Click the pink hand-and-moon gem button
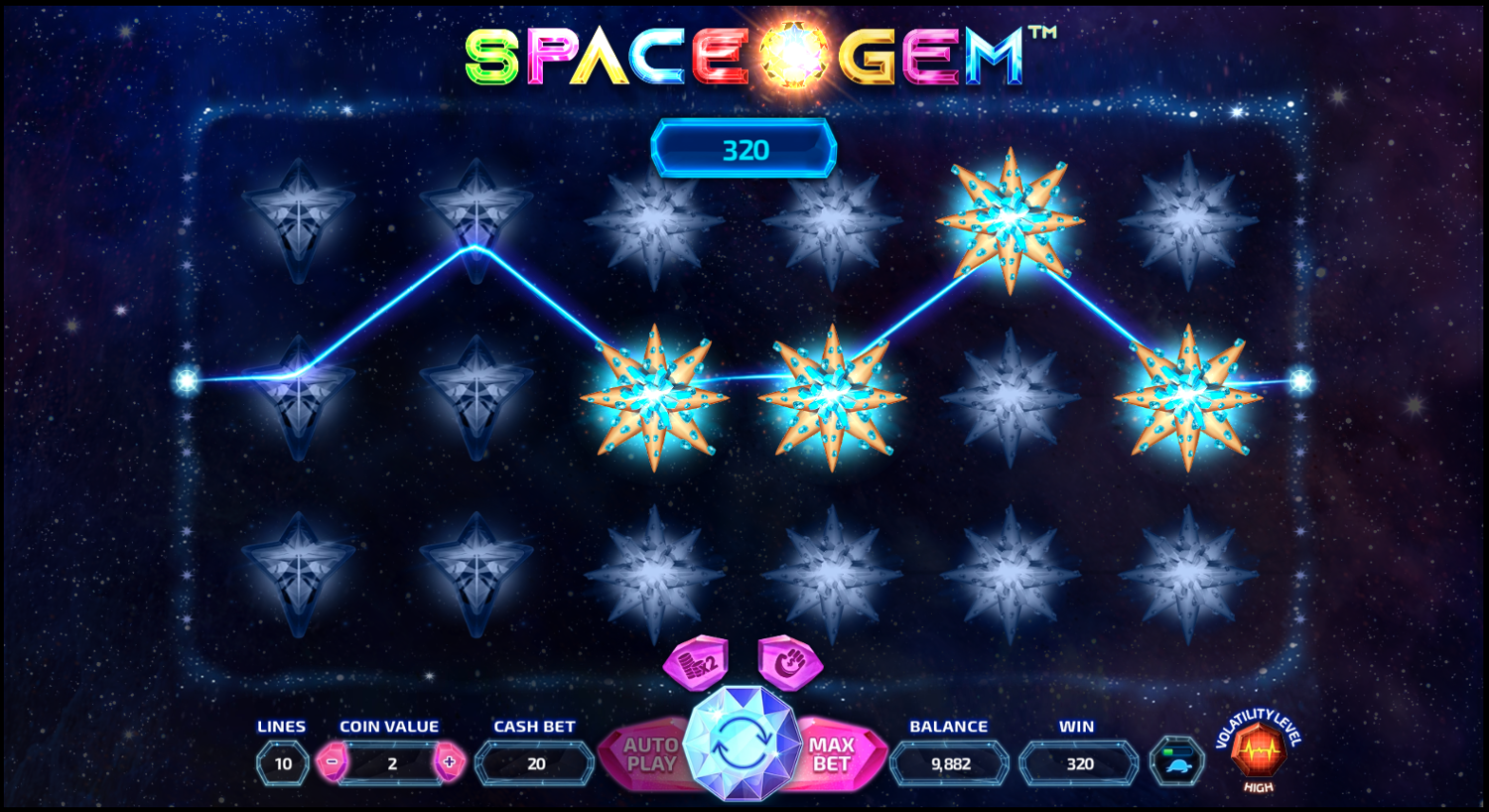 [790, 662]
